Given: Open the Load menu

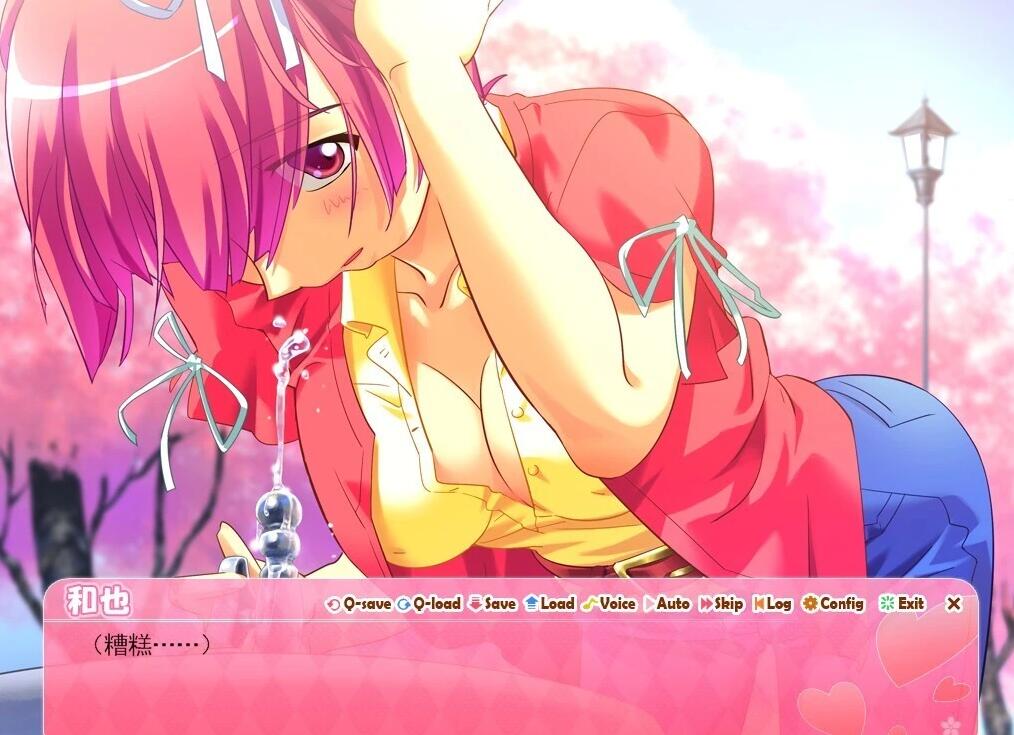Looking at the screenshot, I should click(550, 604).
